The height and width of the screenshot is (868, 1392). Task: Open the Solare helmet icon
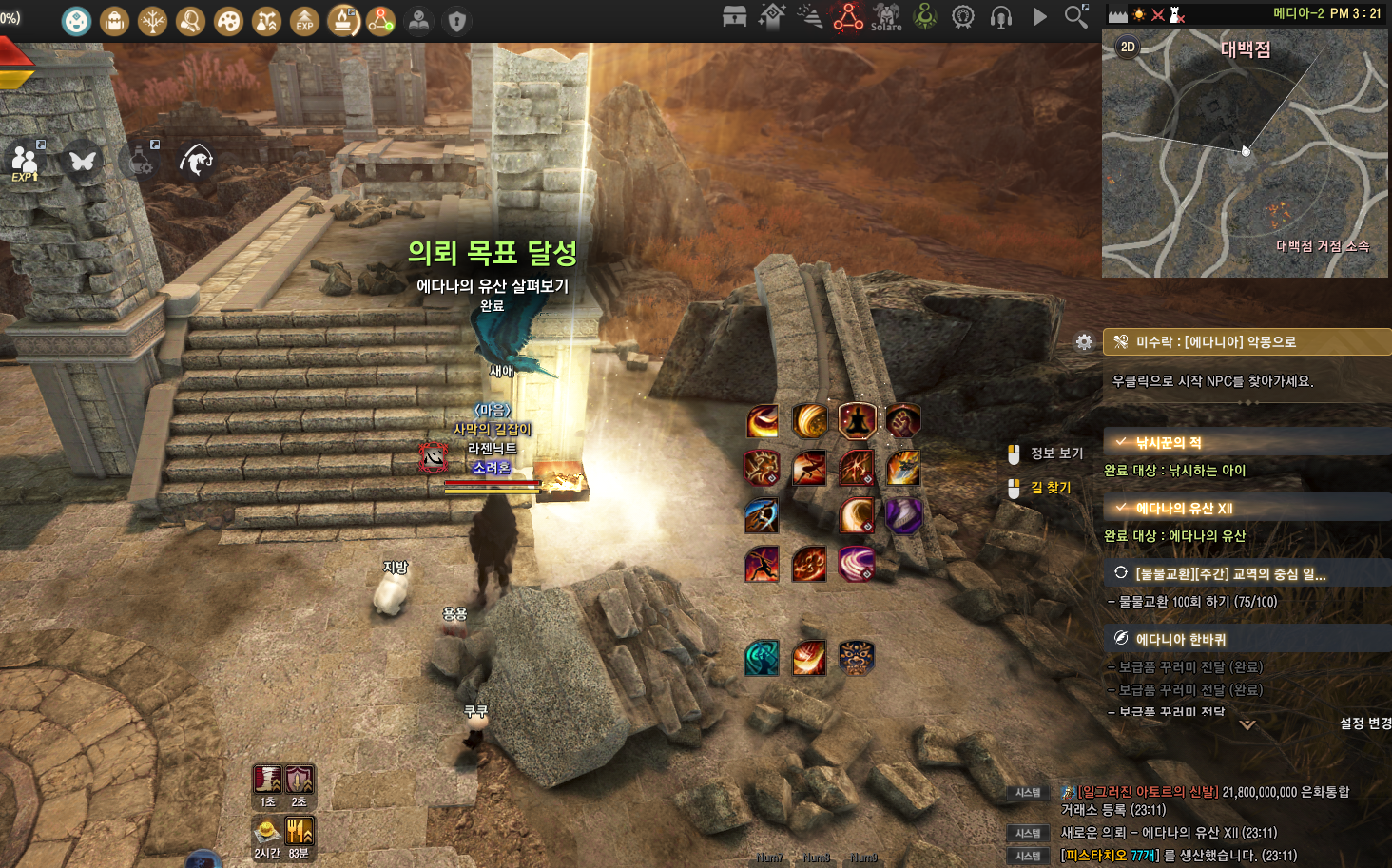click(x=886, y=16)
